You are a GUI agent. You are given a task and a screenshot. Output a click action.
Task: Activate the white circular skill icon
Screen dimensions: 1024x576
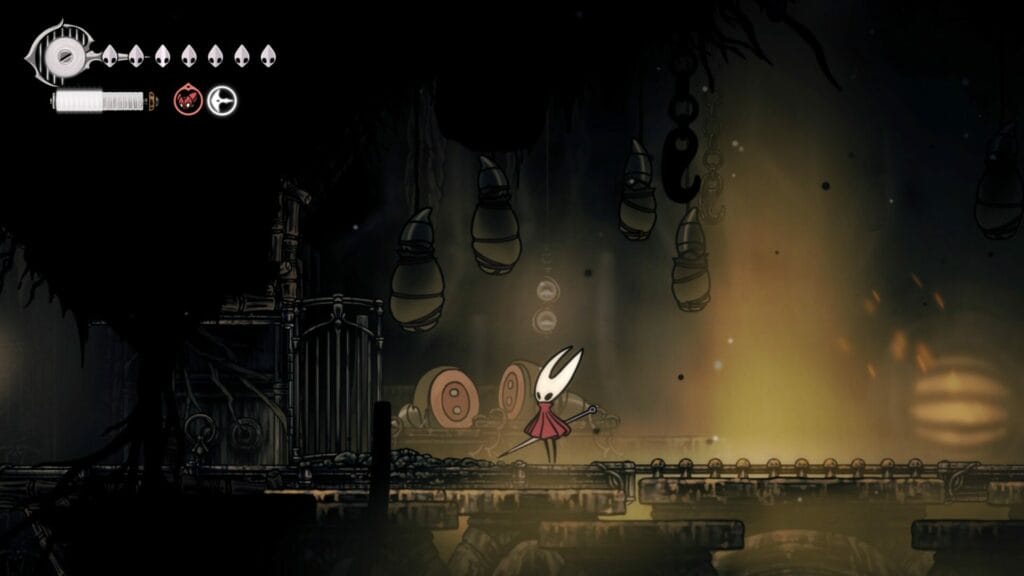pyautogui.click(x=221, y=100)
